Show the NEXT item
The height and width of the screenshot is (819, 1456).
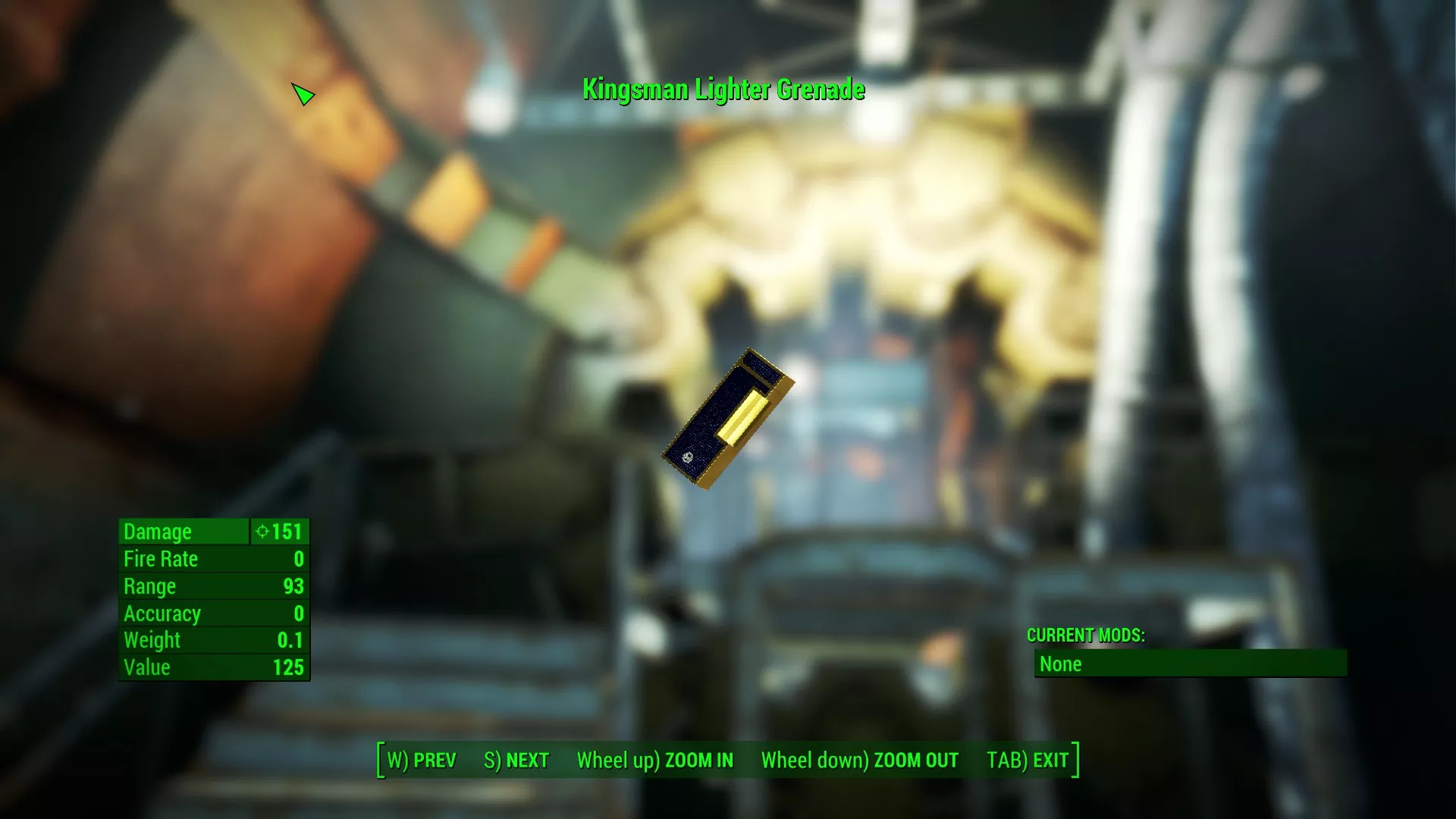(x=516, y=760)
